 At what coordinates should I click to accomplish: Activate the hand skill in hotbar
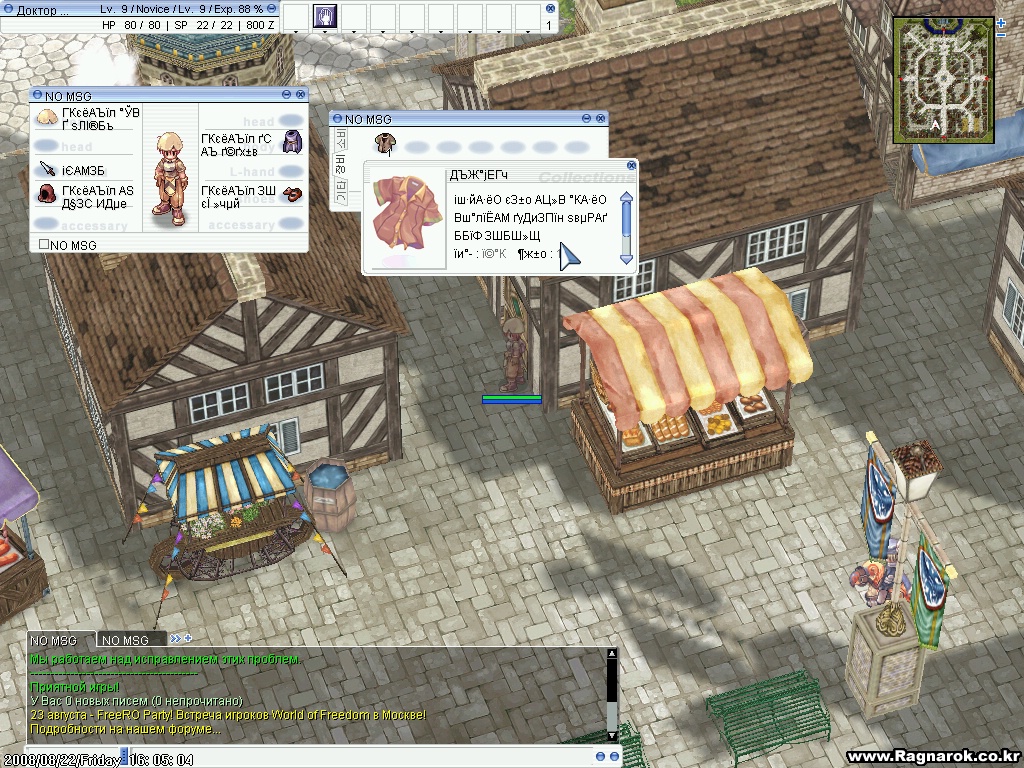326,16
